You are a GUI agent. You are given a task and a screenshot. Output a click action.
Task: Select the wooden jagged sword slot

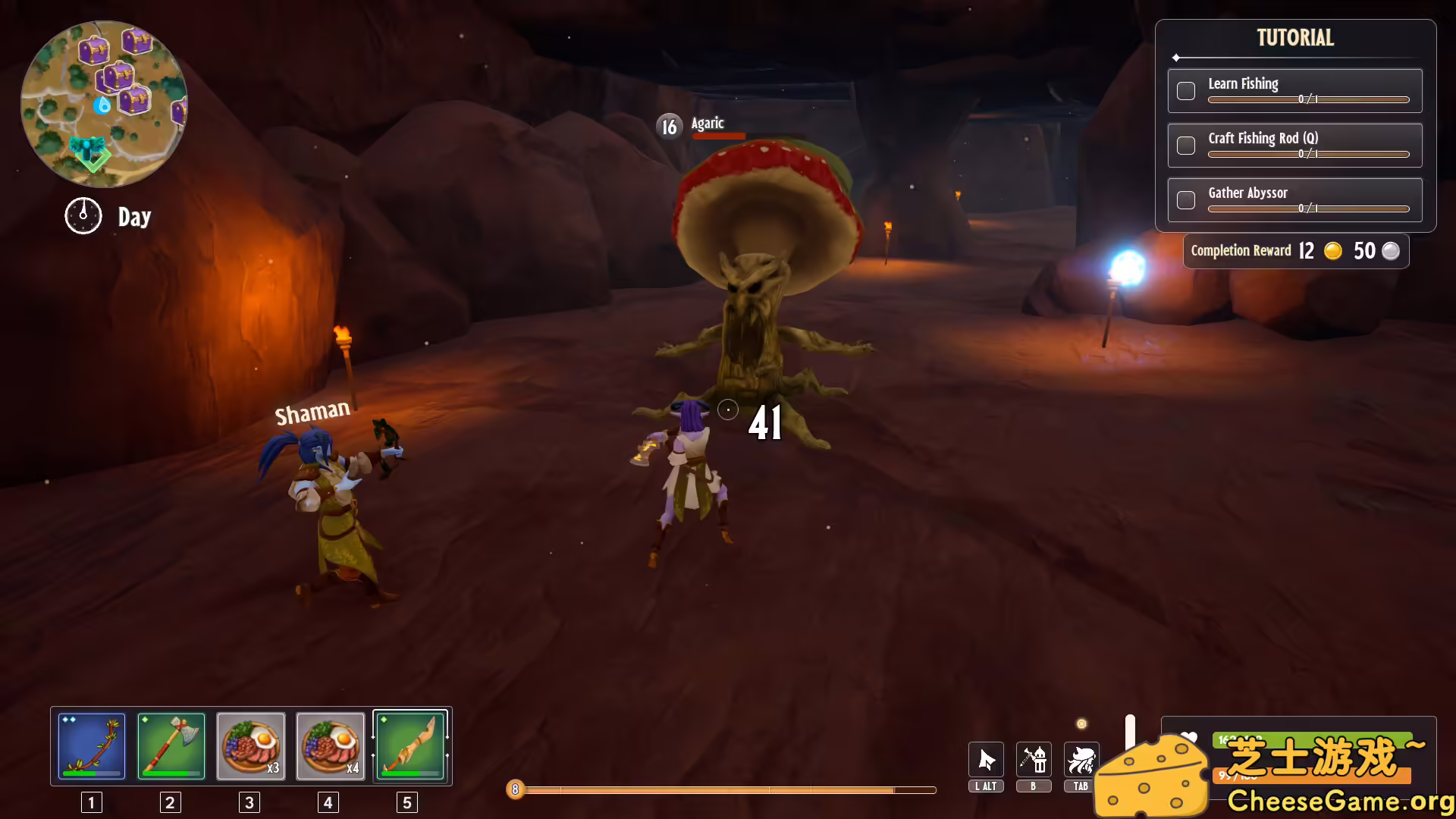coord(409,746)
